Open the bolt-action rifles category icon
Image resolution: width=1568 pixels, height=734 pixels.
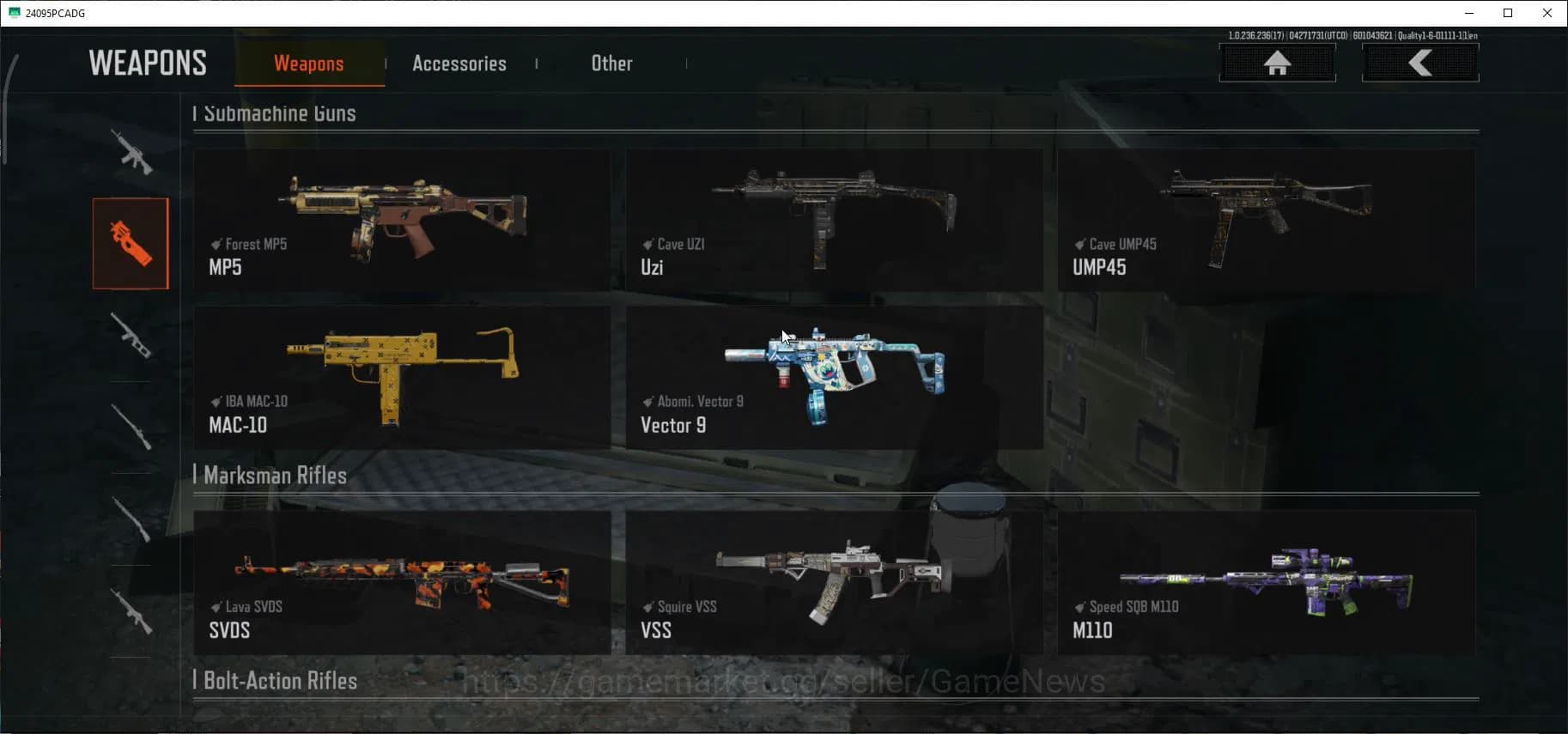(131, 425)
